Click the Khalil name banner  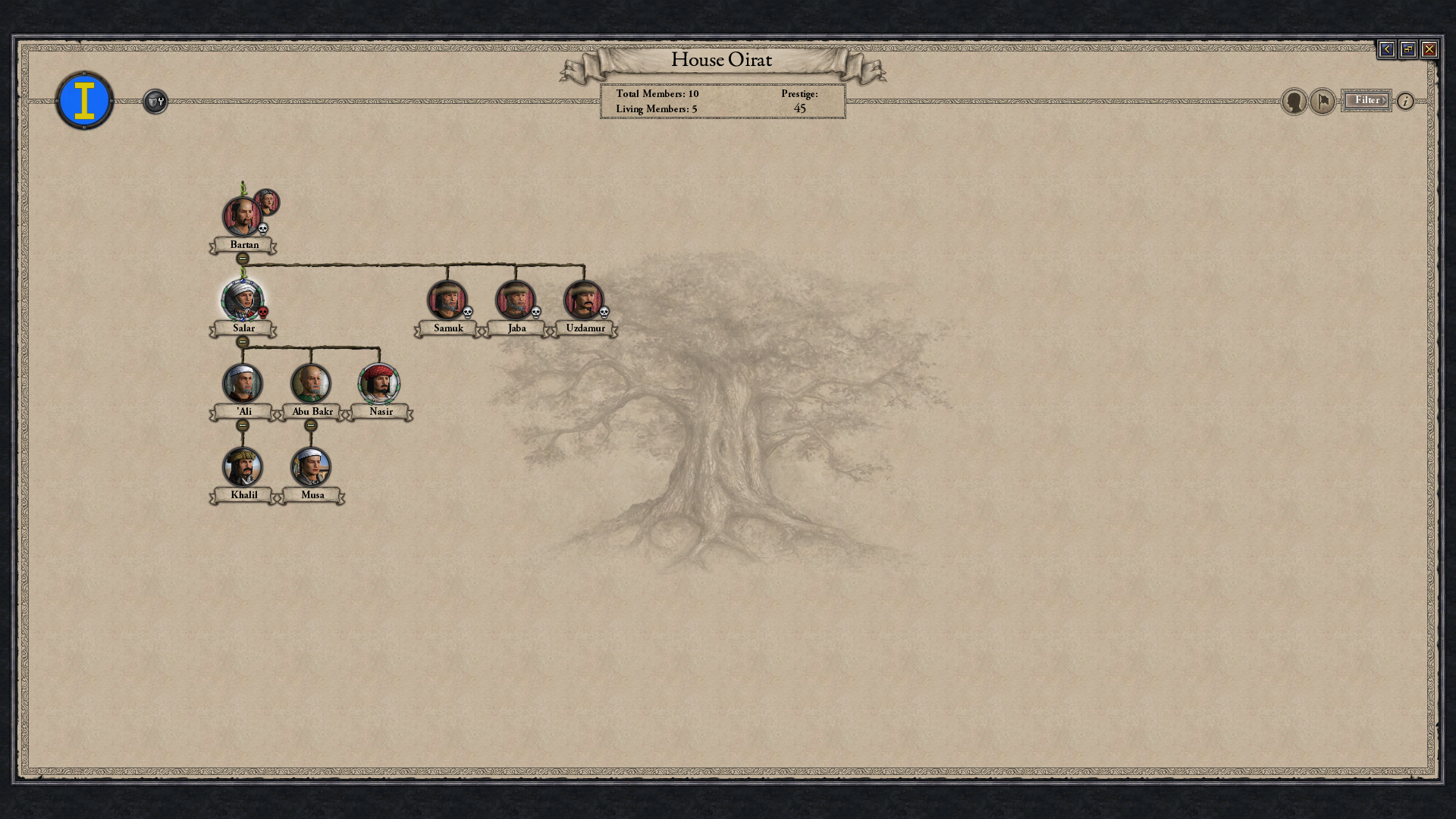[243, 494]
